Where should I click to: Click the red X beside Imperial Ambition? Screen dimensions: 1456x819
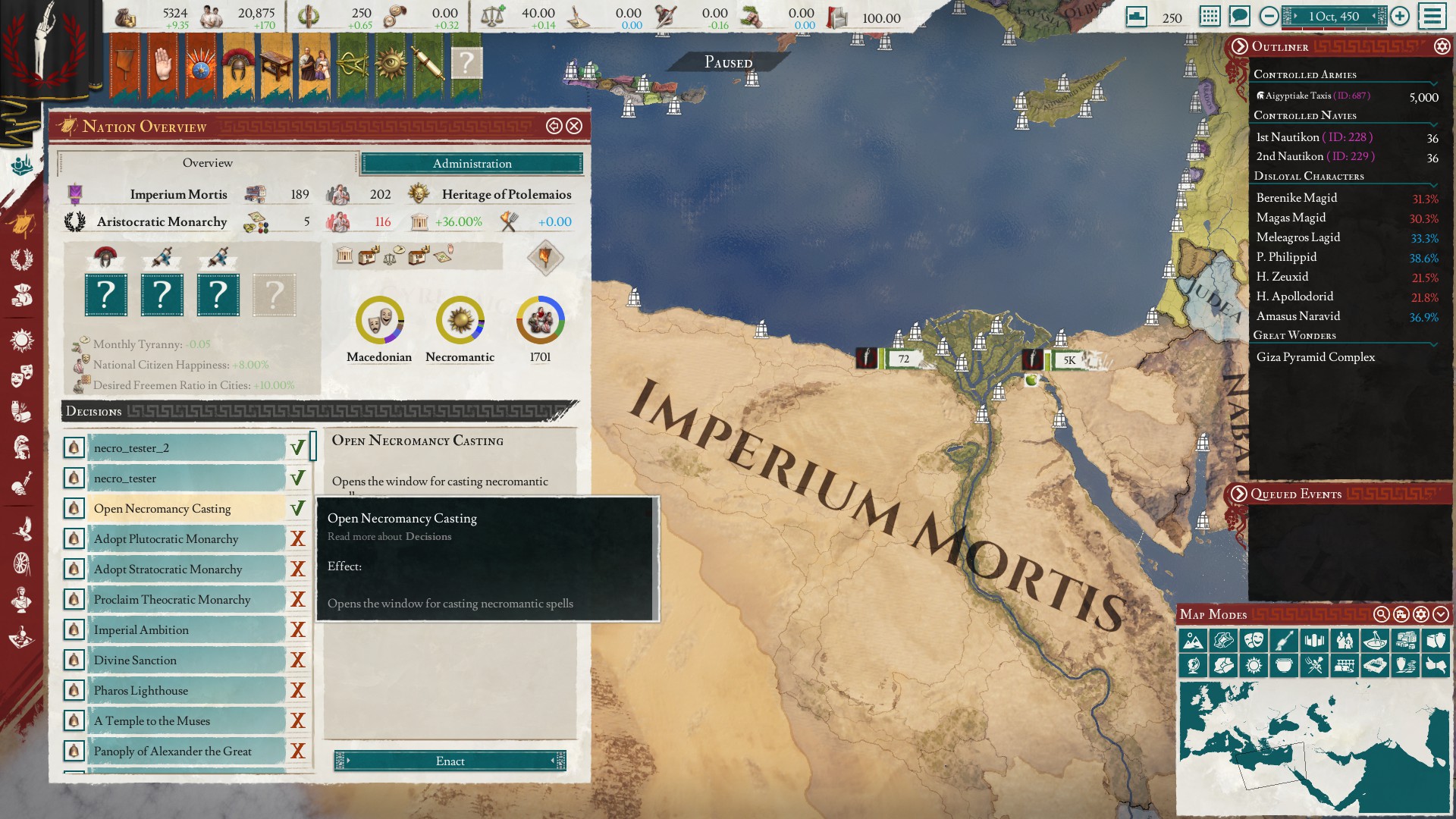pos(297,629)
